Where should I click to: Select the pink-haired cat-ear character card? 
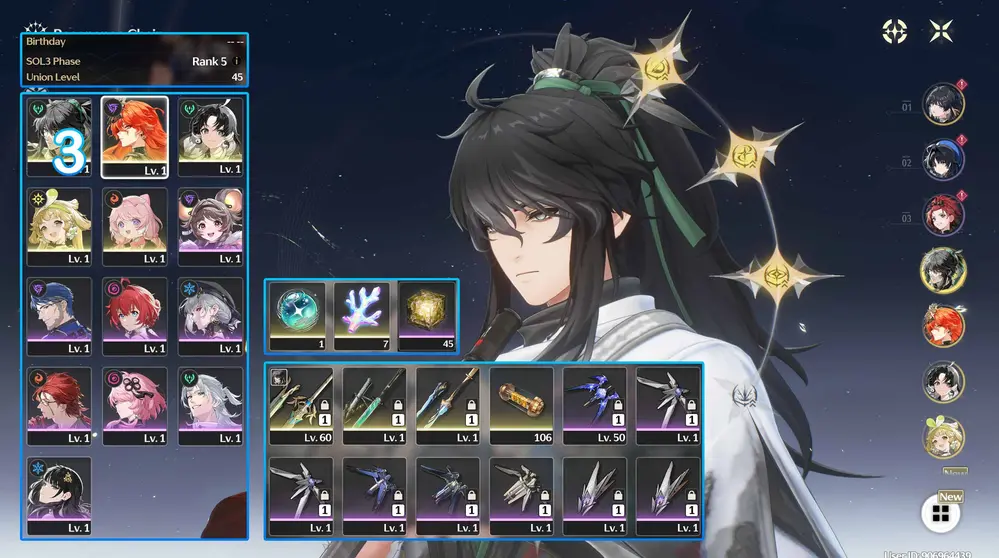point(134,226)
